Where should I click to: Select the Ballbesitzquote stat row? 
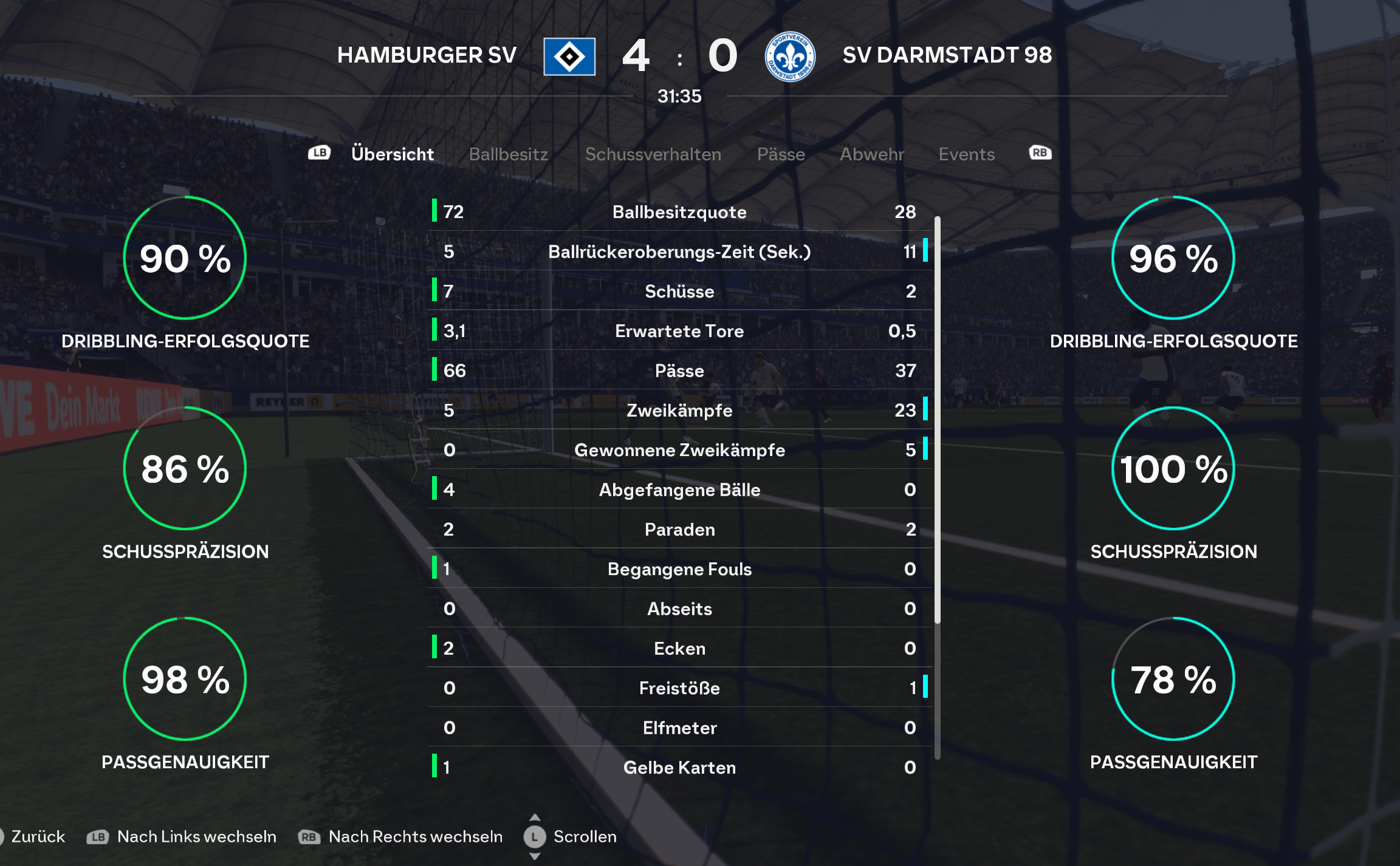tap(679, 212)
